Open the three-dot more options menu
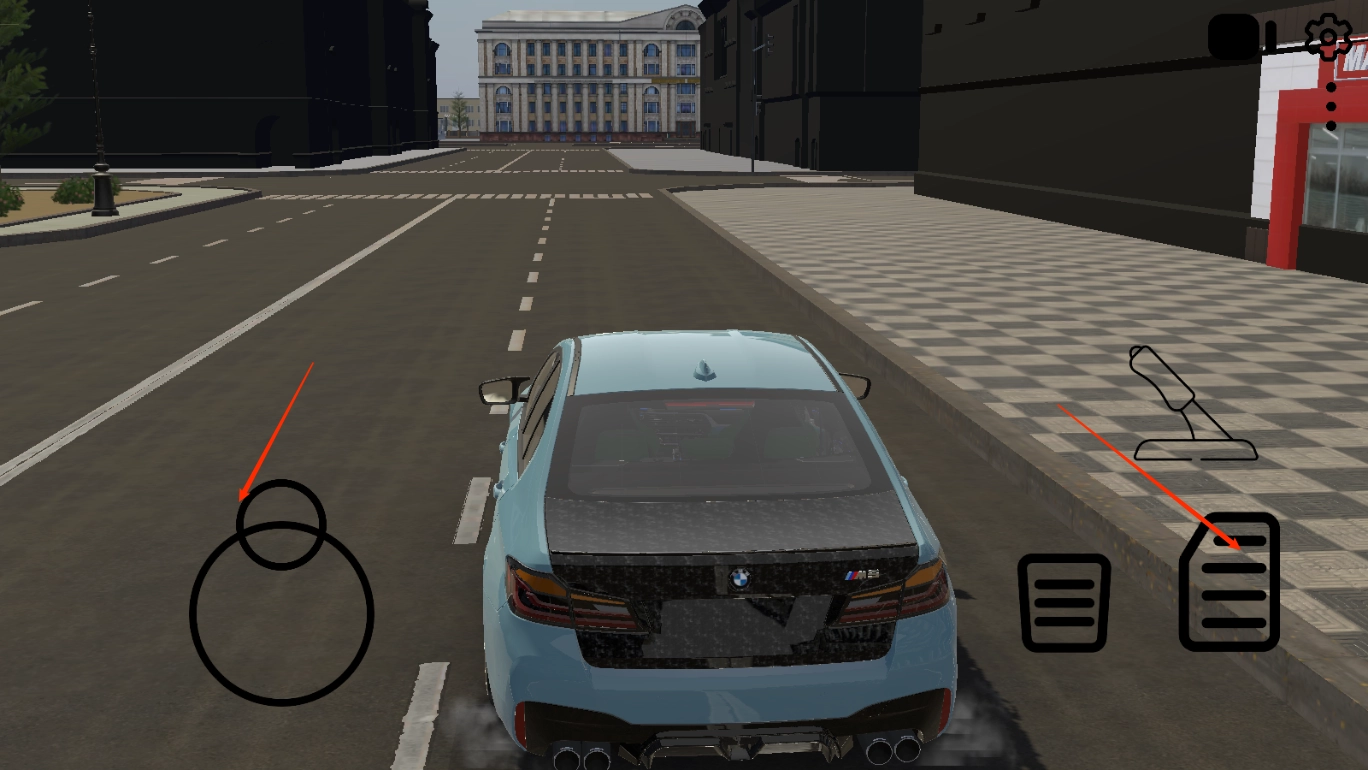1368x770 pixels. pyautogui.click(x=1330, y=106)
